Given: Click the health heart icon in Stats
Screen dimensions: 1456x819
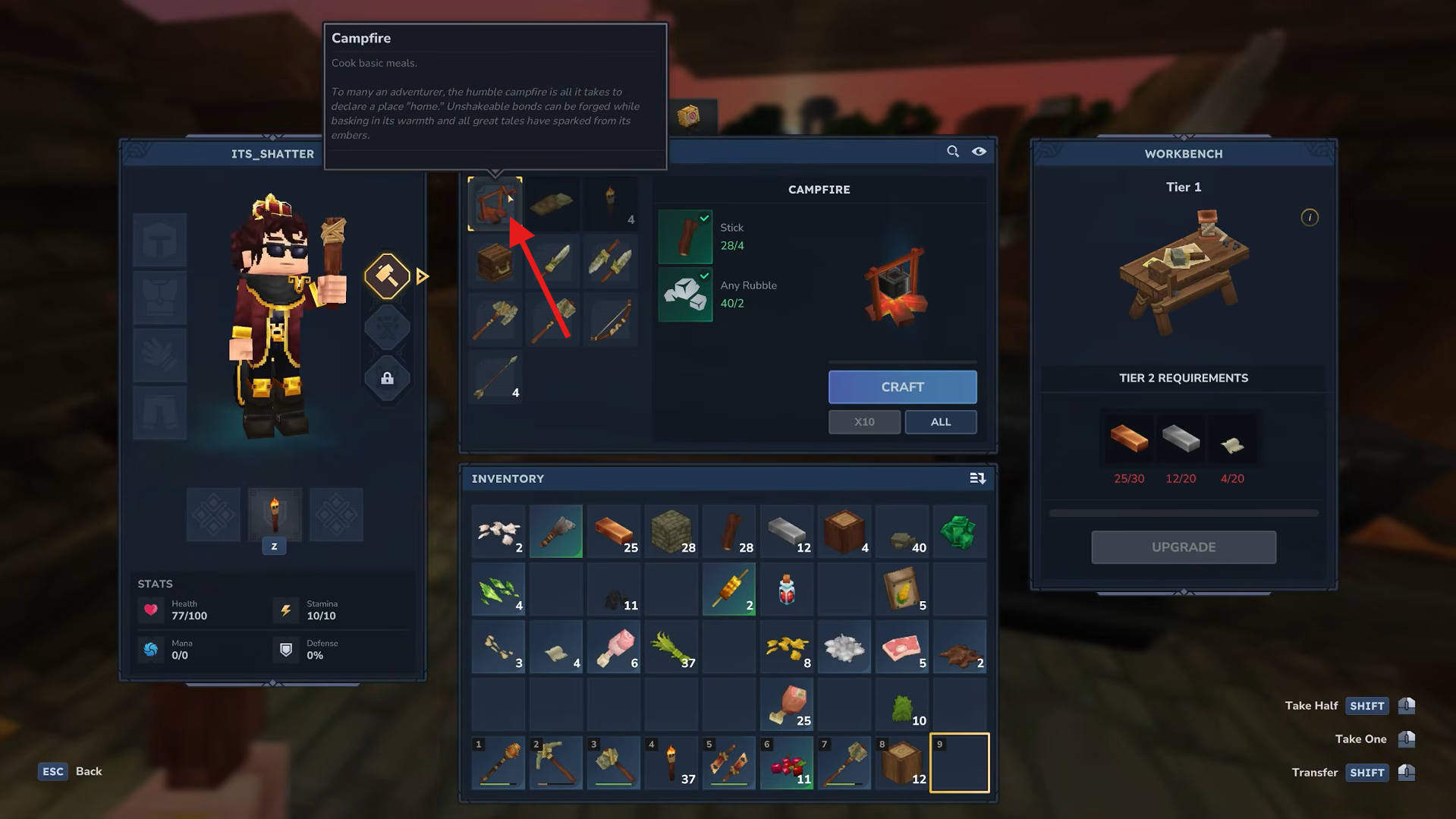Looking at the screenshot, I should pos(151,610).
